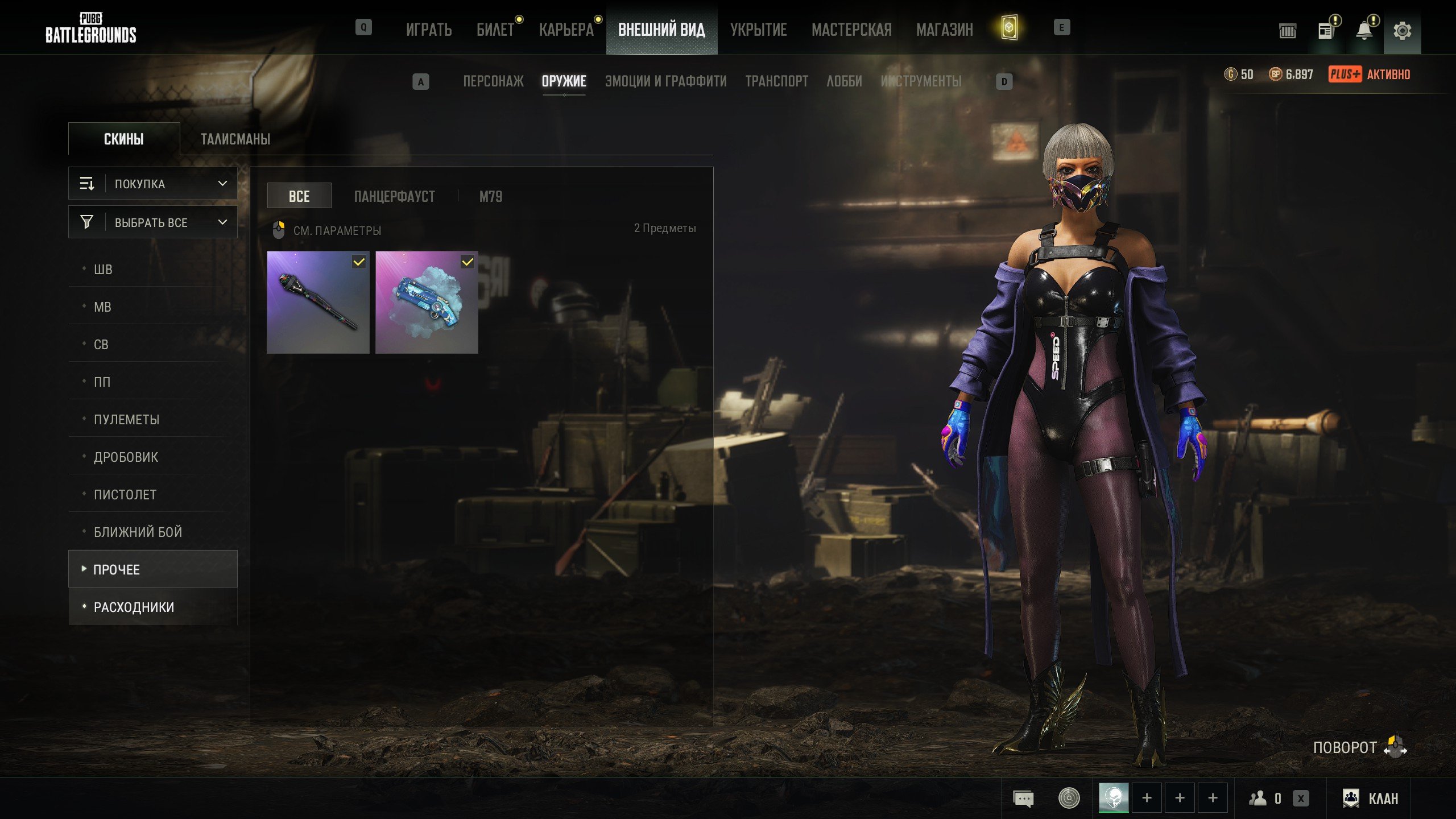This screenshot has width=1456, height=819.
Task: Go to the Укрытие tab
Action: (758, 30)
